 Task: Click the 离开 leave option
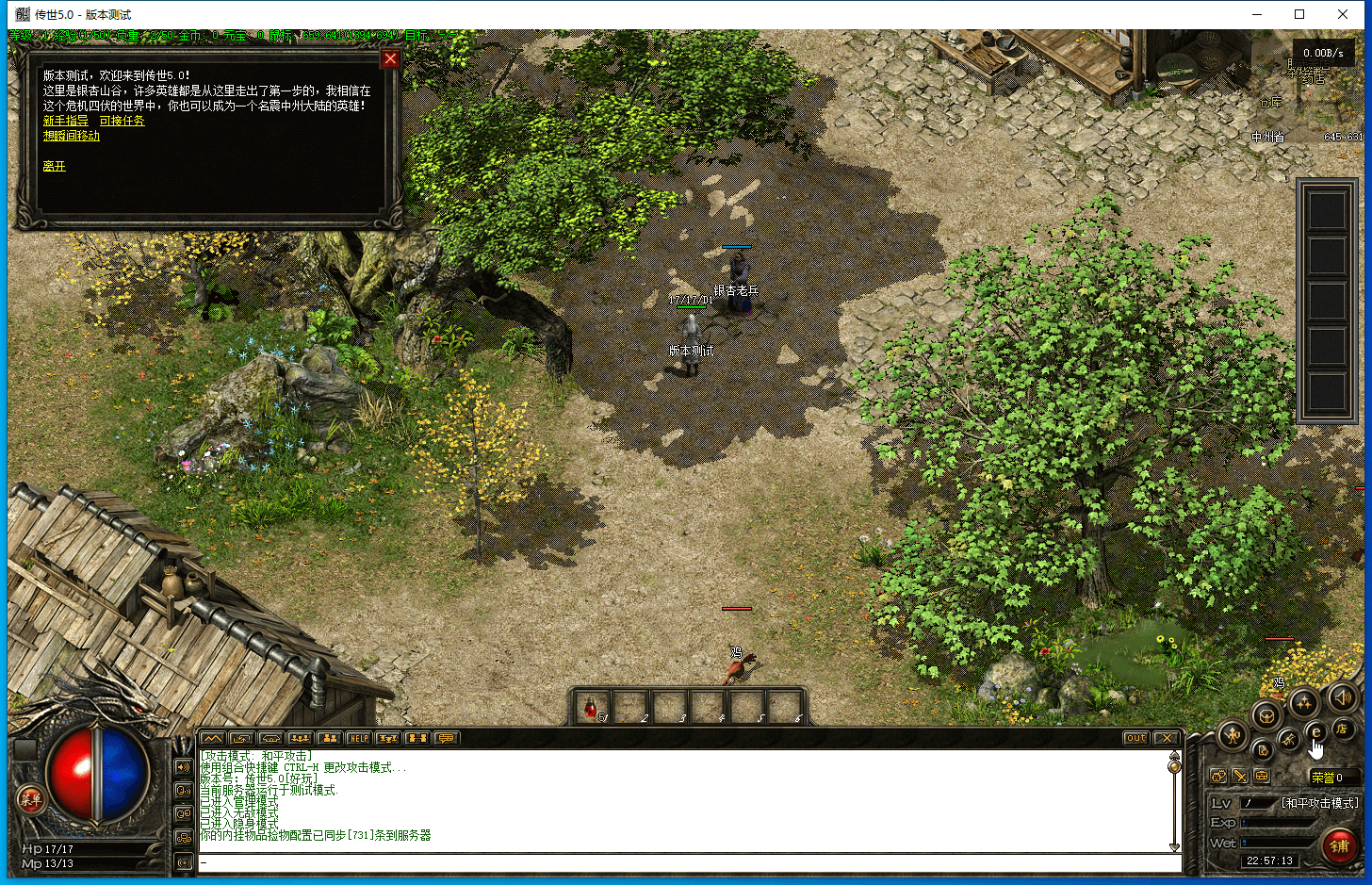[55, 166]
